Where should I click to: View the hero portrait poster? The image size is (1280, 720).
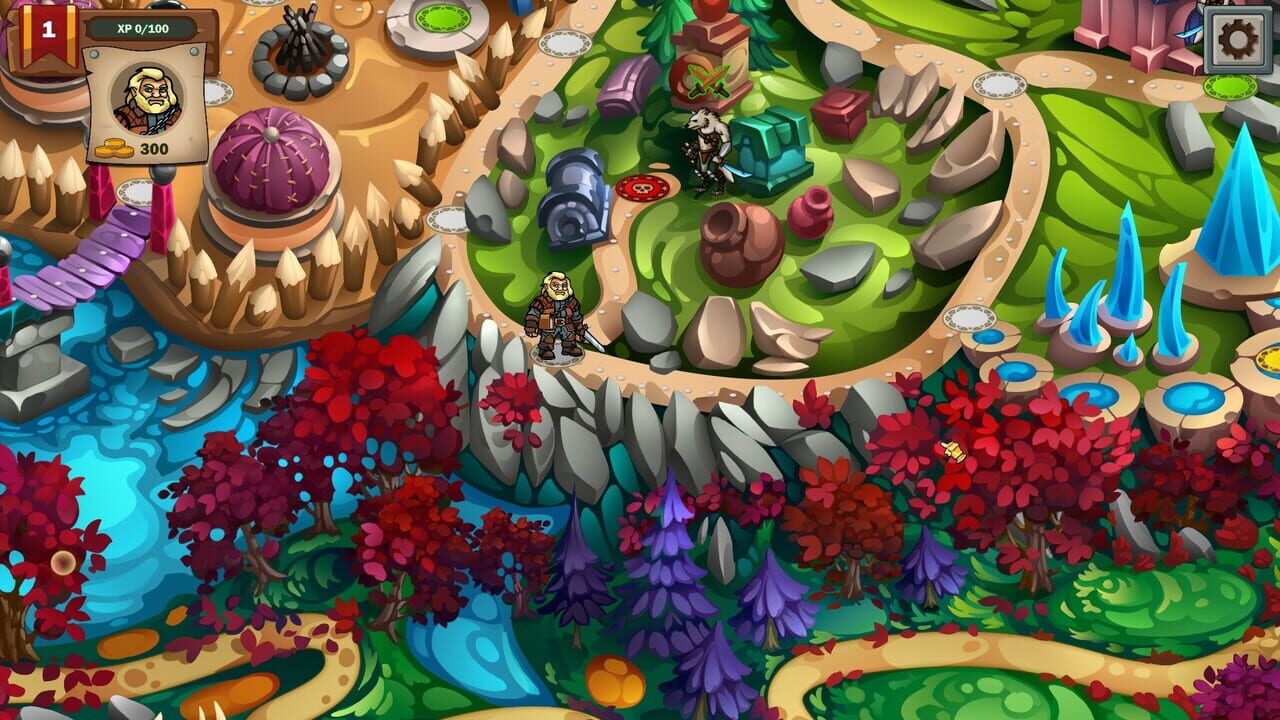(147, 98)
